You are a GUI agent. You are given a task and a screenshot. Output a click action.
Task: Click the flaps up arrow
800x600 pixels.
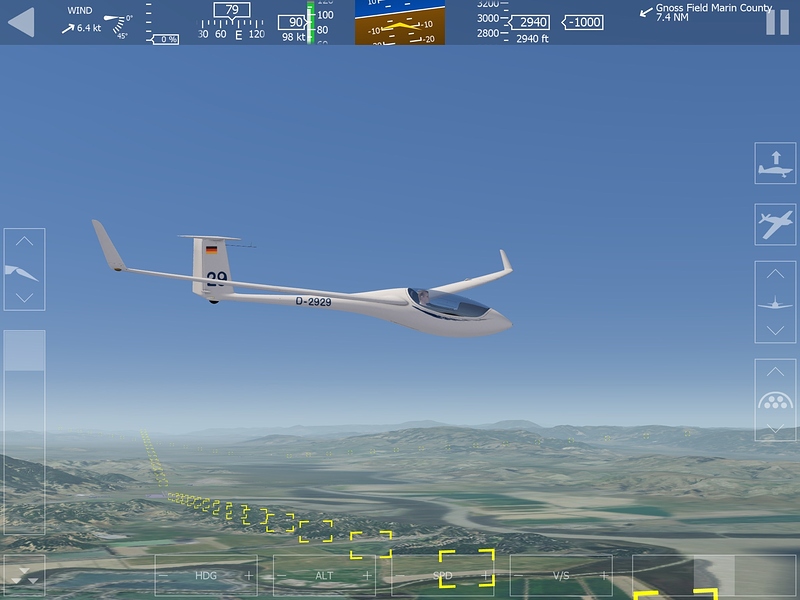[x=24, y=242]
